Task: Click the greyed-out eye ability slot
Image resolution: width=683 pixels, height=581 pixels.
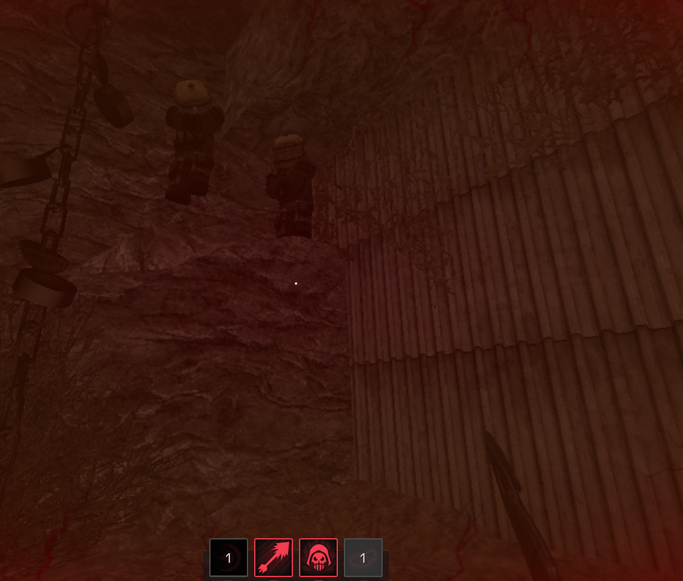Action: click(363, 558)
